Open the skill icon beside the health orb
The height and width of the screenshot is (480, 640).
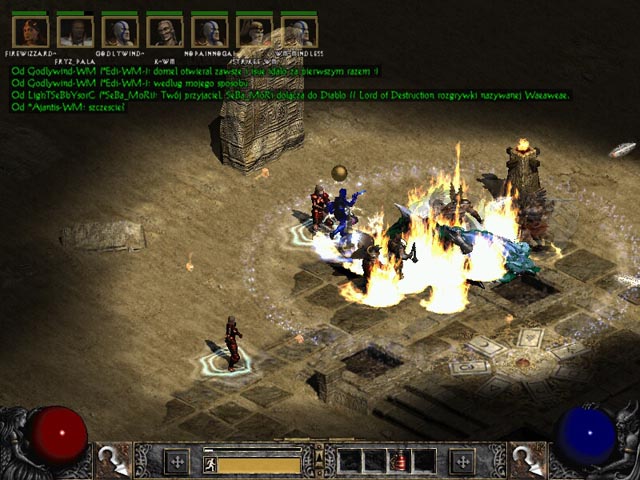(112, 460)
